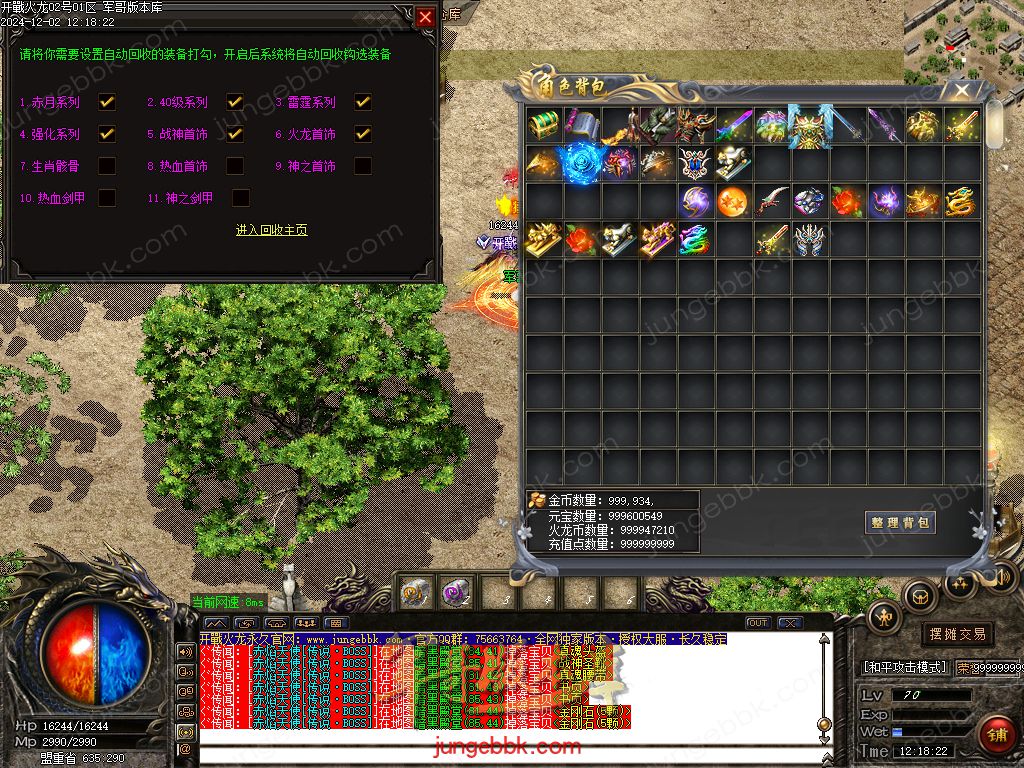This screenshot has height=768, width=1024.
Task: Close the auto-recycle settings panel
Action: (x=425, y=17)
